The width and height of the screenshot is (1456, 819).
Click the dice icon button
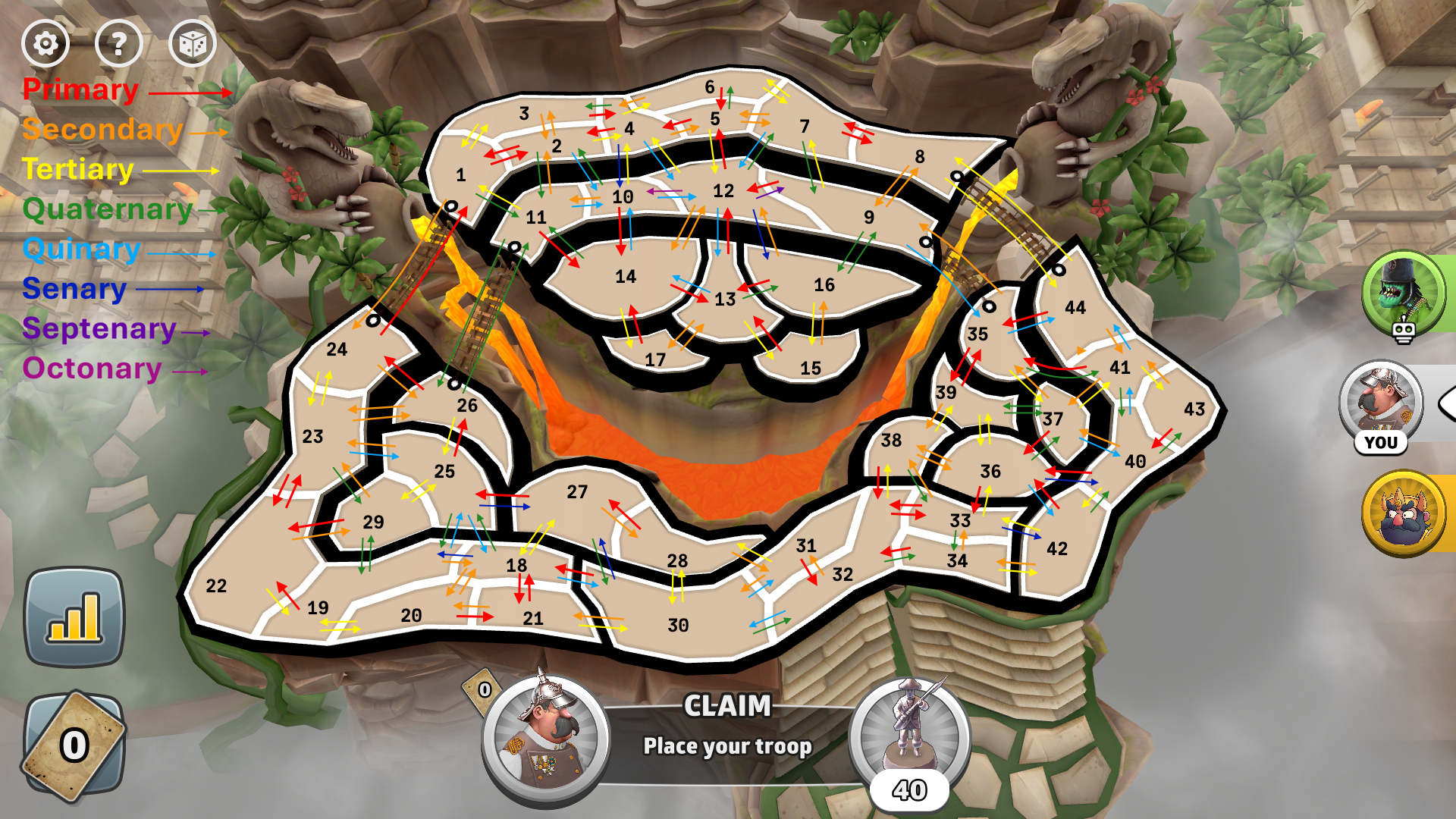[x=192, y=44]
